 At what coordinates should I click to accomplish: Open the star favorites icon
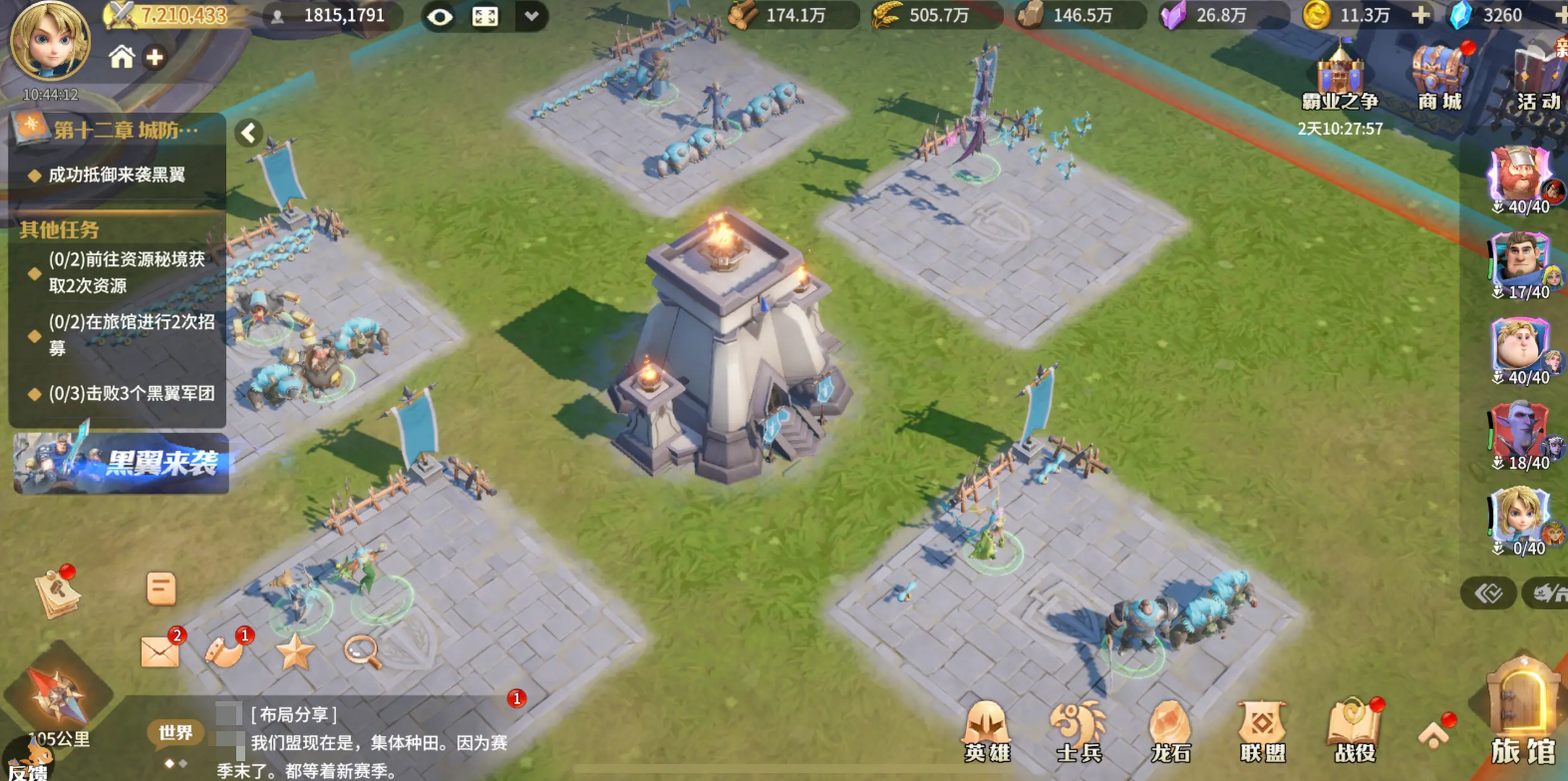point(295,652)
